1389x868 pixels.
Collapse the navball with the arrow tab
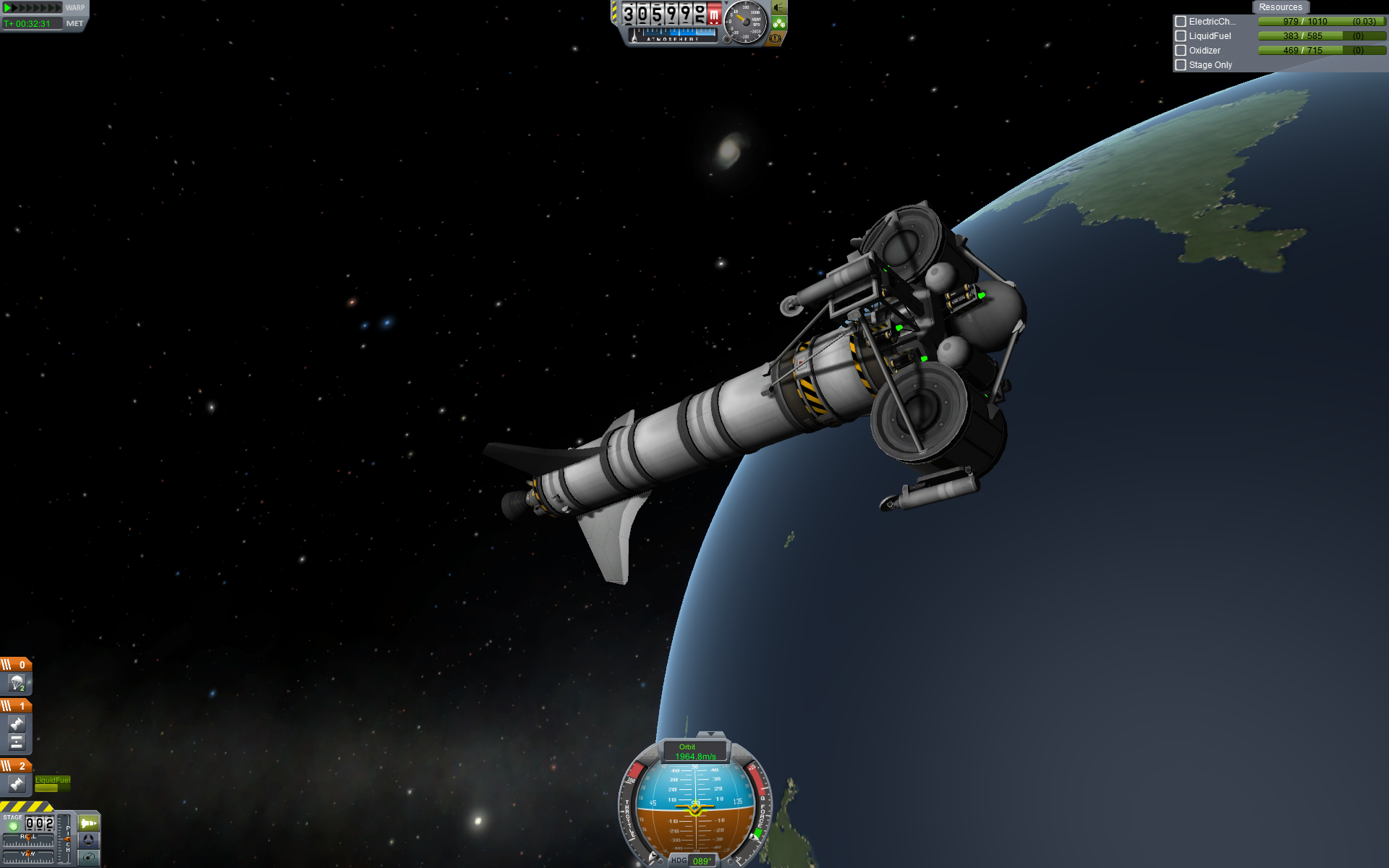(x=710, y=734)
